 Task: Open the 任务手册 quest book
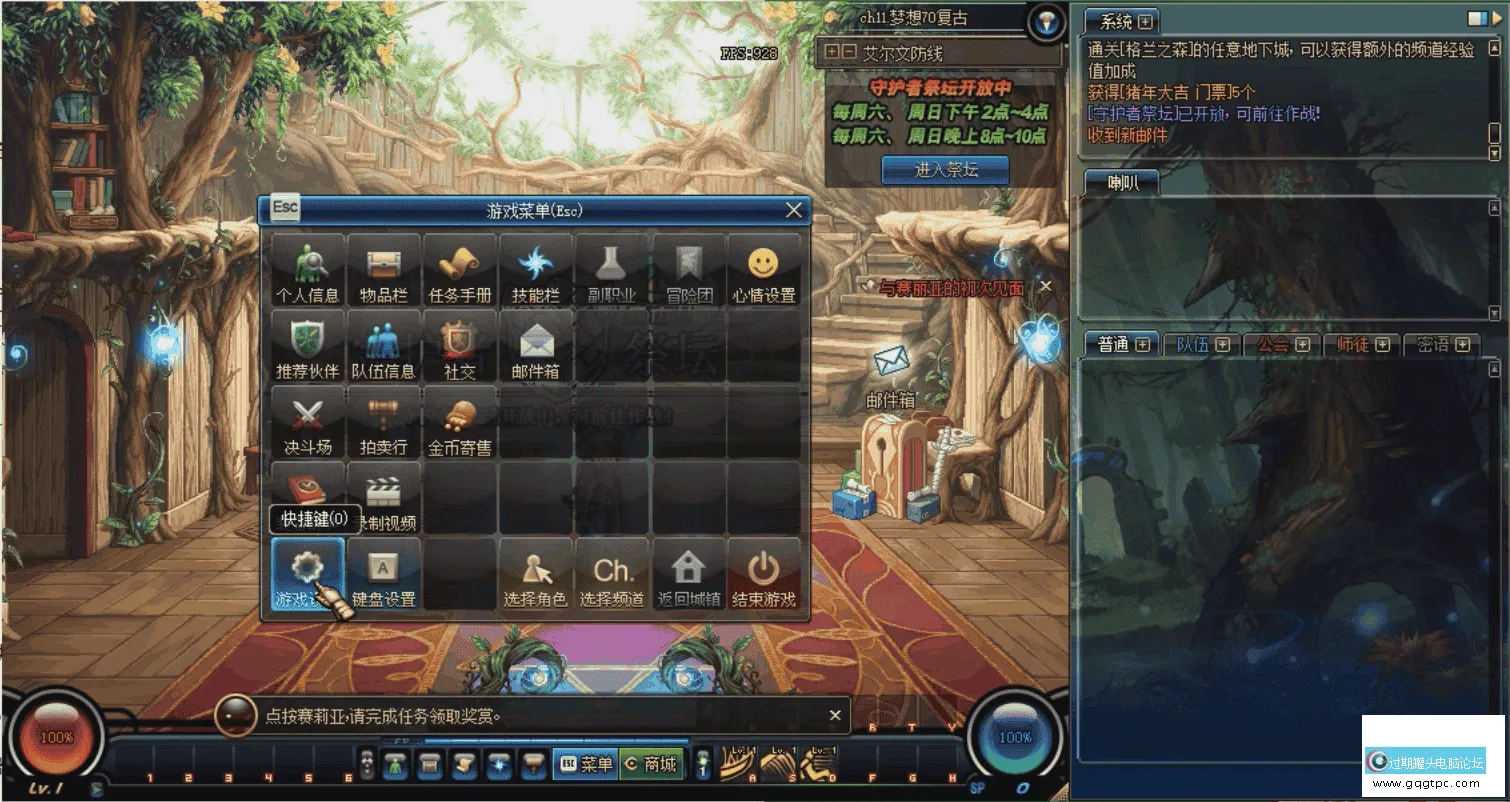tap(460, 270)
